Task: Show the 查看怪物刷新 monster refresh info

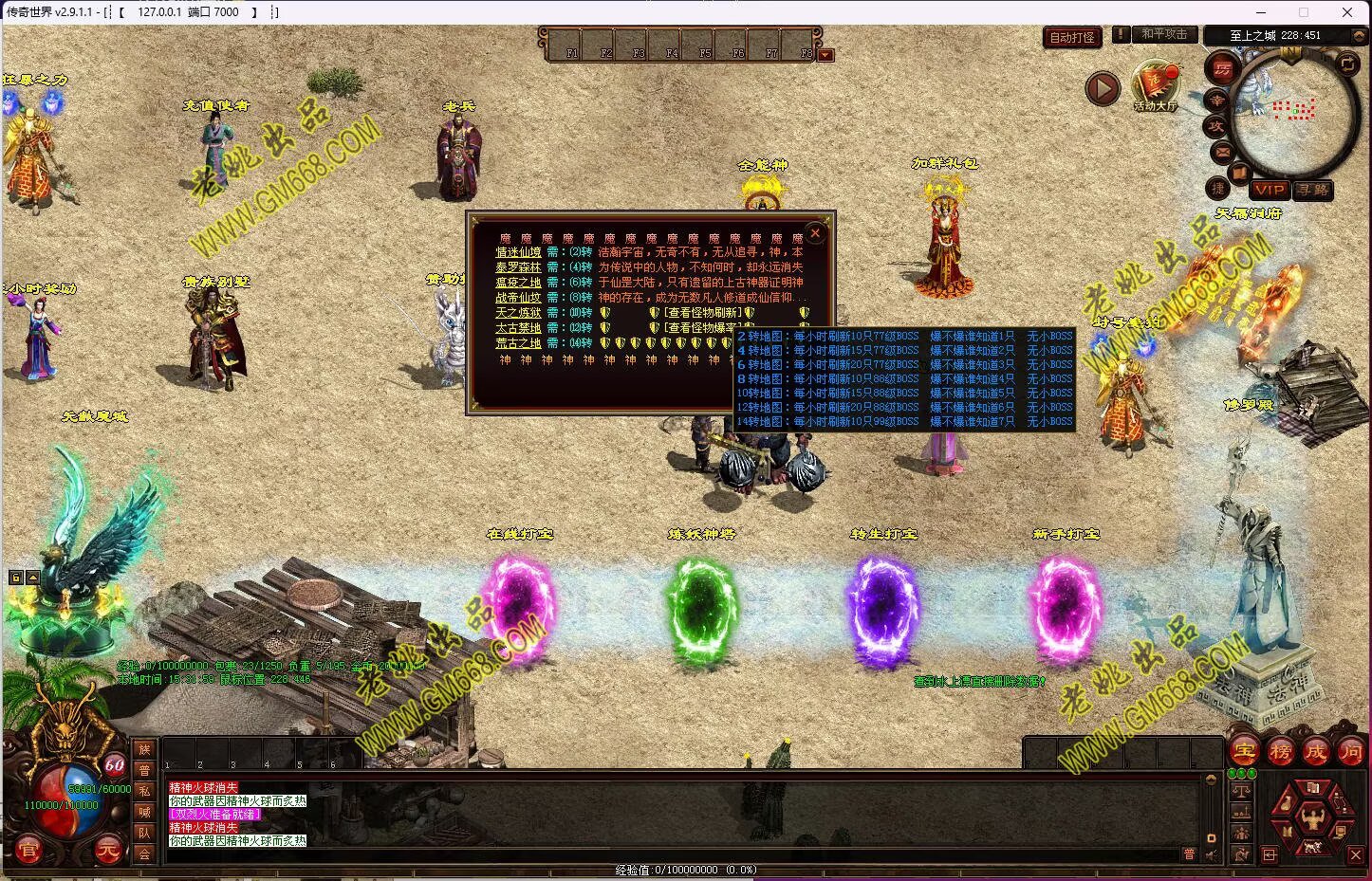Action: point(702,313)
